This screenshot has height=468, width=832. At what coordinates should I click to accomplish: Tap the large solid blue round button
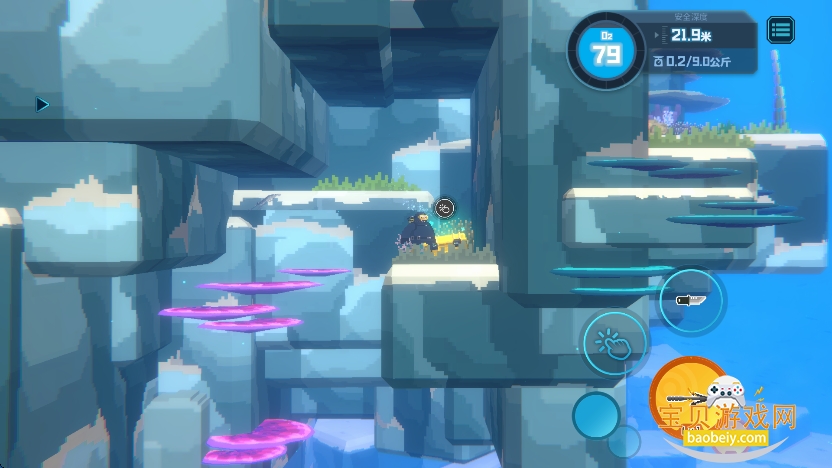pos(596,414)
